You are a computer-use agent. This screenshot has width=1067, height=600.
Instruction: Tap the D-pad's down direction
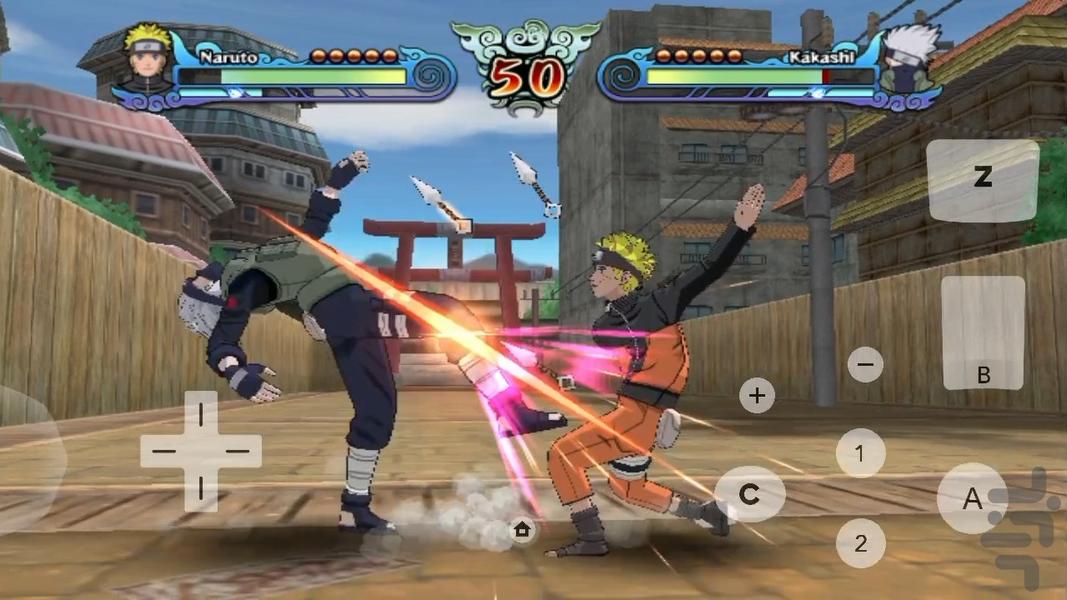pos(201,489)
